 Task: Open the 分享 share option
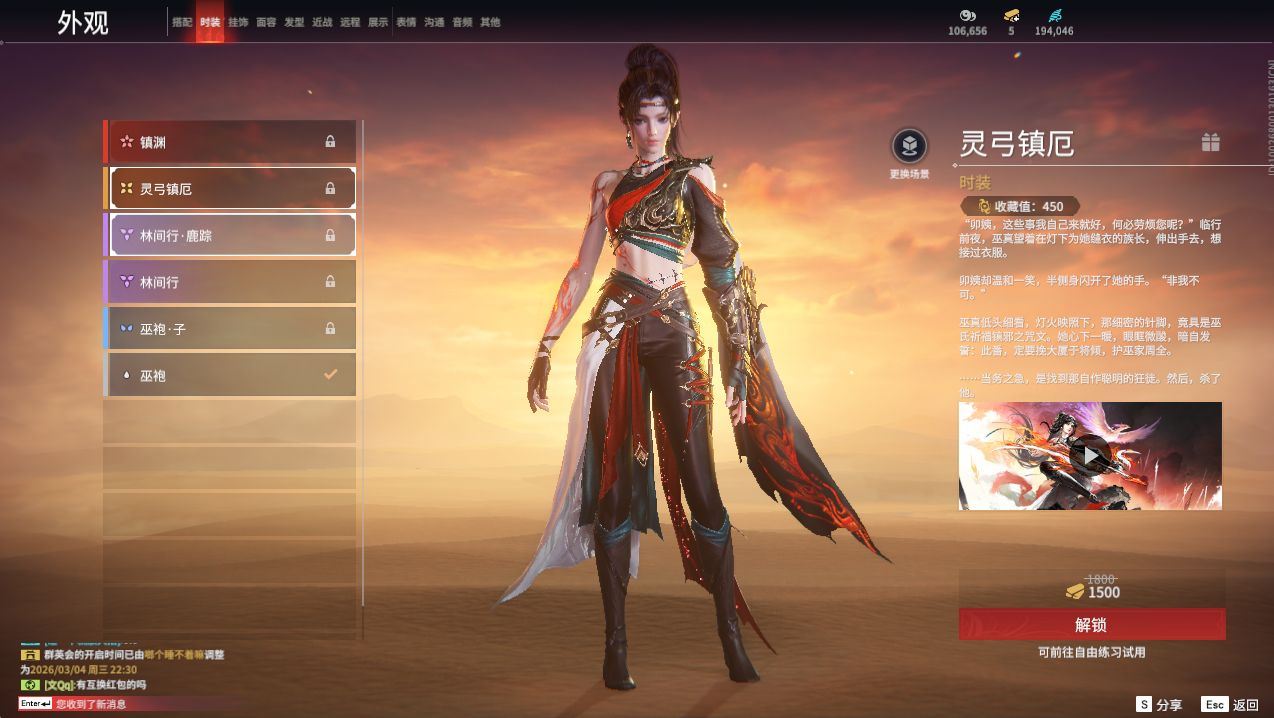[x=1159, y=704]
